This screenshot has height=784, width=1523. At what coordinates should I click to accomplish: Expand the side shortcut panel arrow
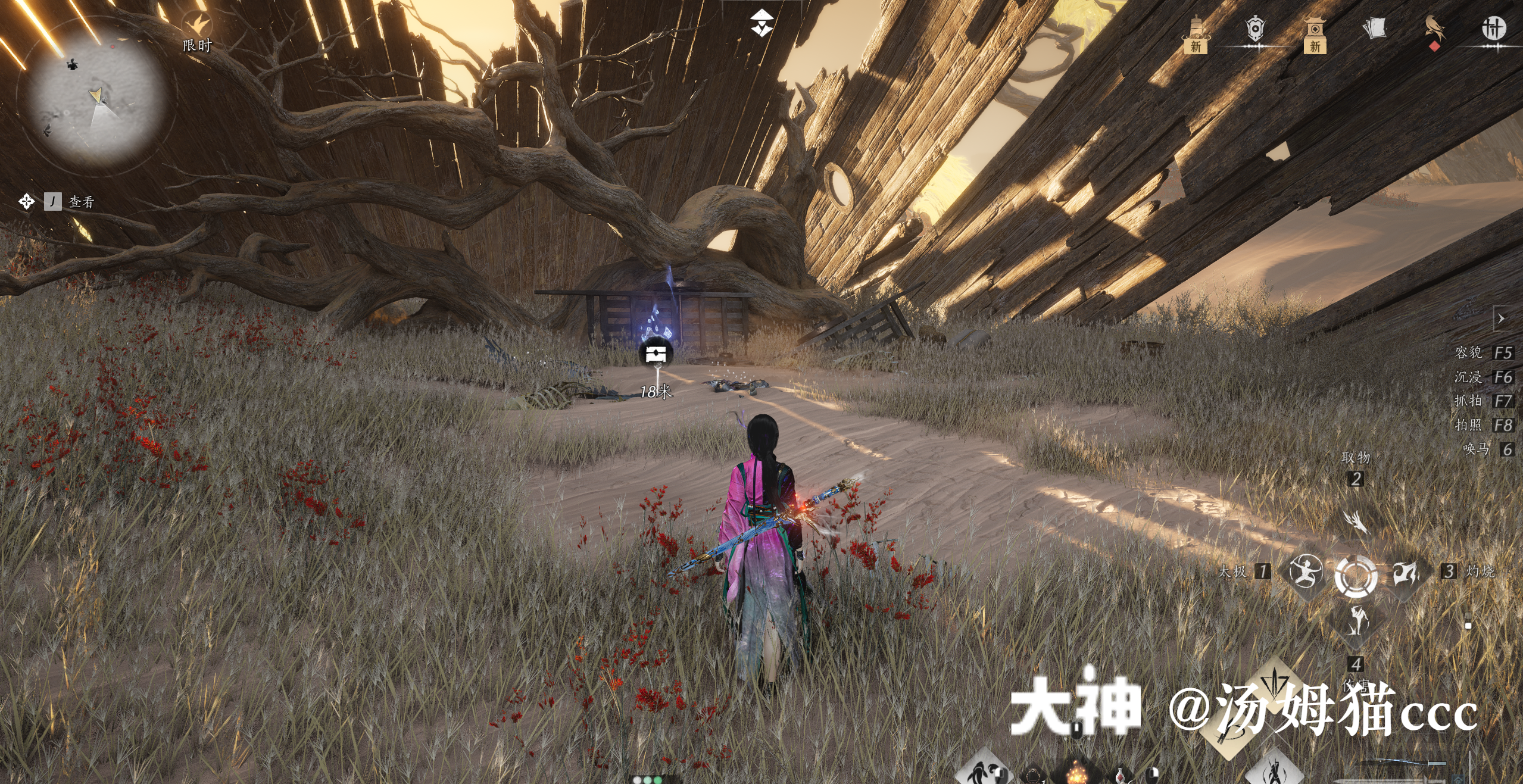tap(1501, 319)
